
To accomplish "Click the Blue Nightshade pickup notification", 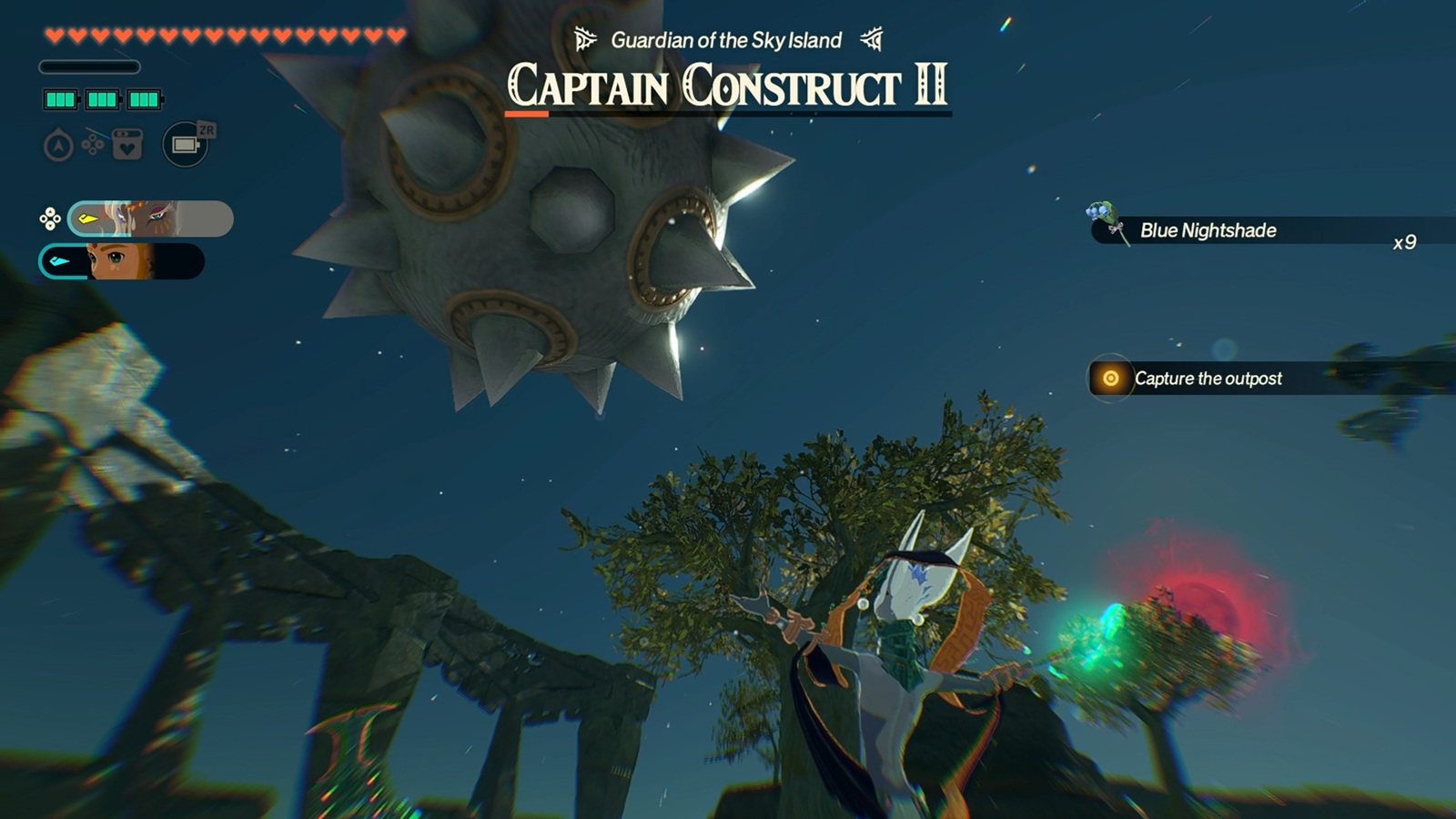I will pyautogui.click(x=1207, y=231).
